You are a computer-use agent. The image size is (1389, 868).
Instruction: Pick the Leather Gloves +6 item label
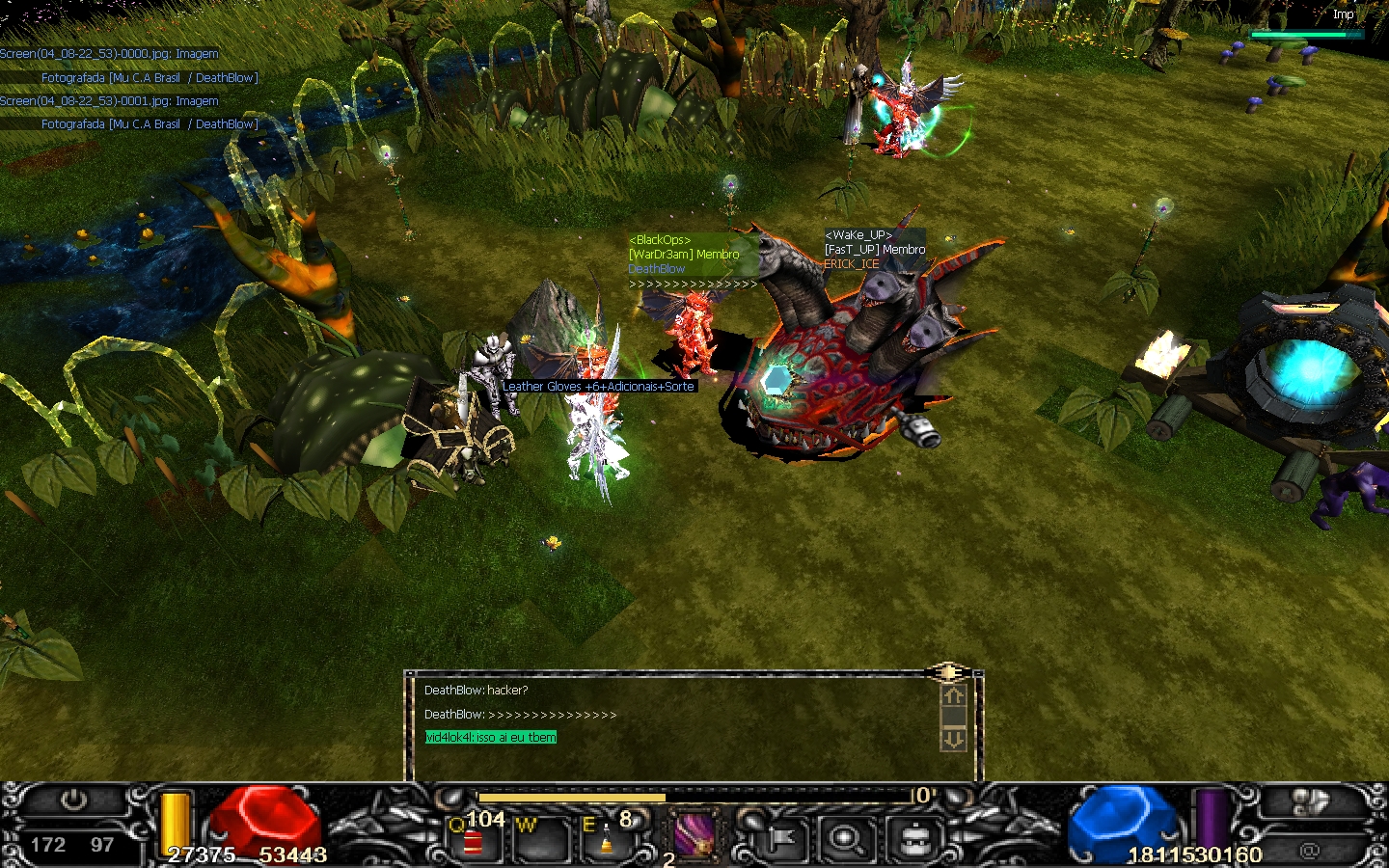[x=598, y=387]
